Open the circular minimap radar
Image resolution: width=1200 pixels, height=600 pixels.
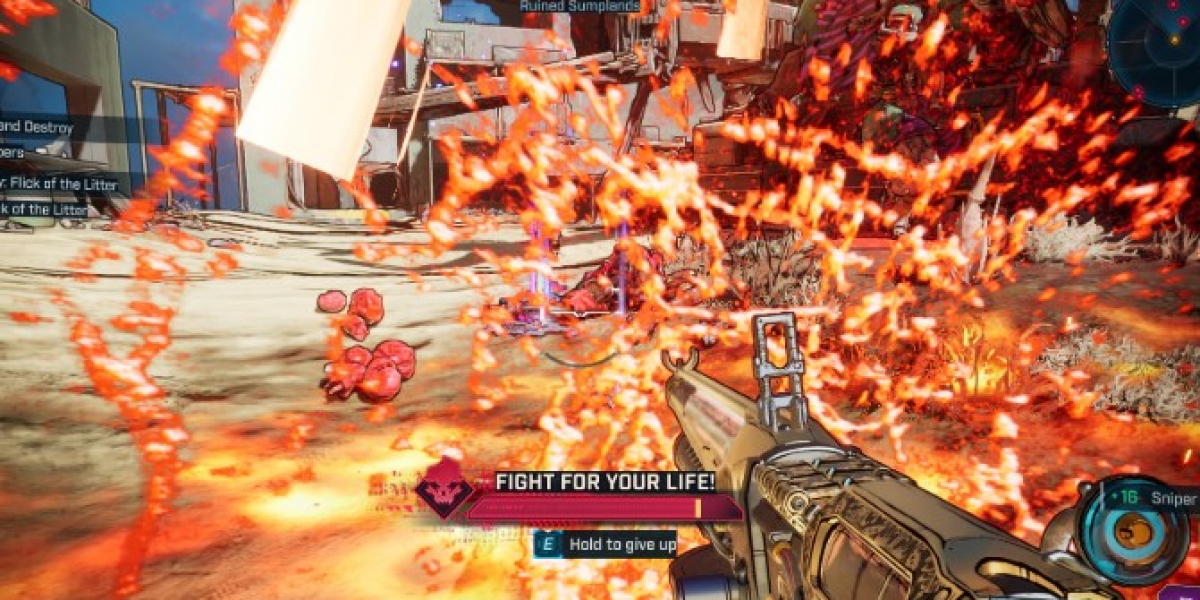1158,48
